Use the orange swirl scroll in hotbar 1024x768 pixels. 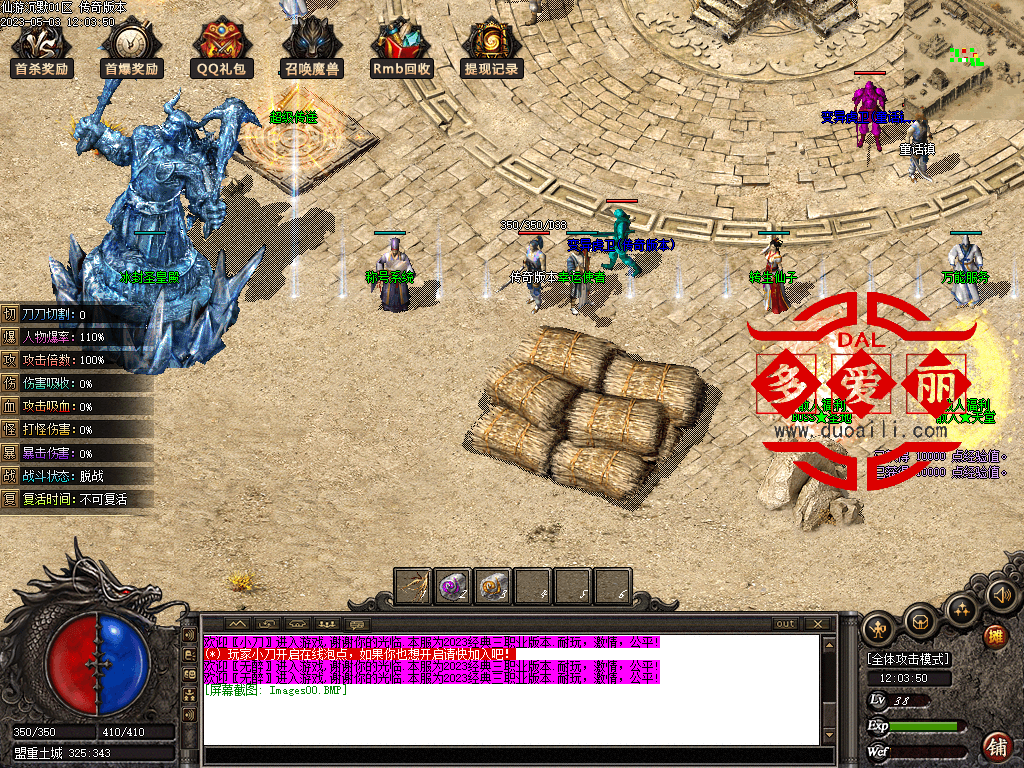493,586
